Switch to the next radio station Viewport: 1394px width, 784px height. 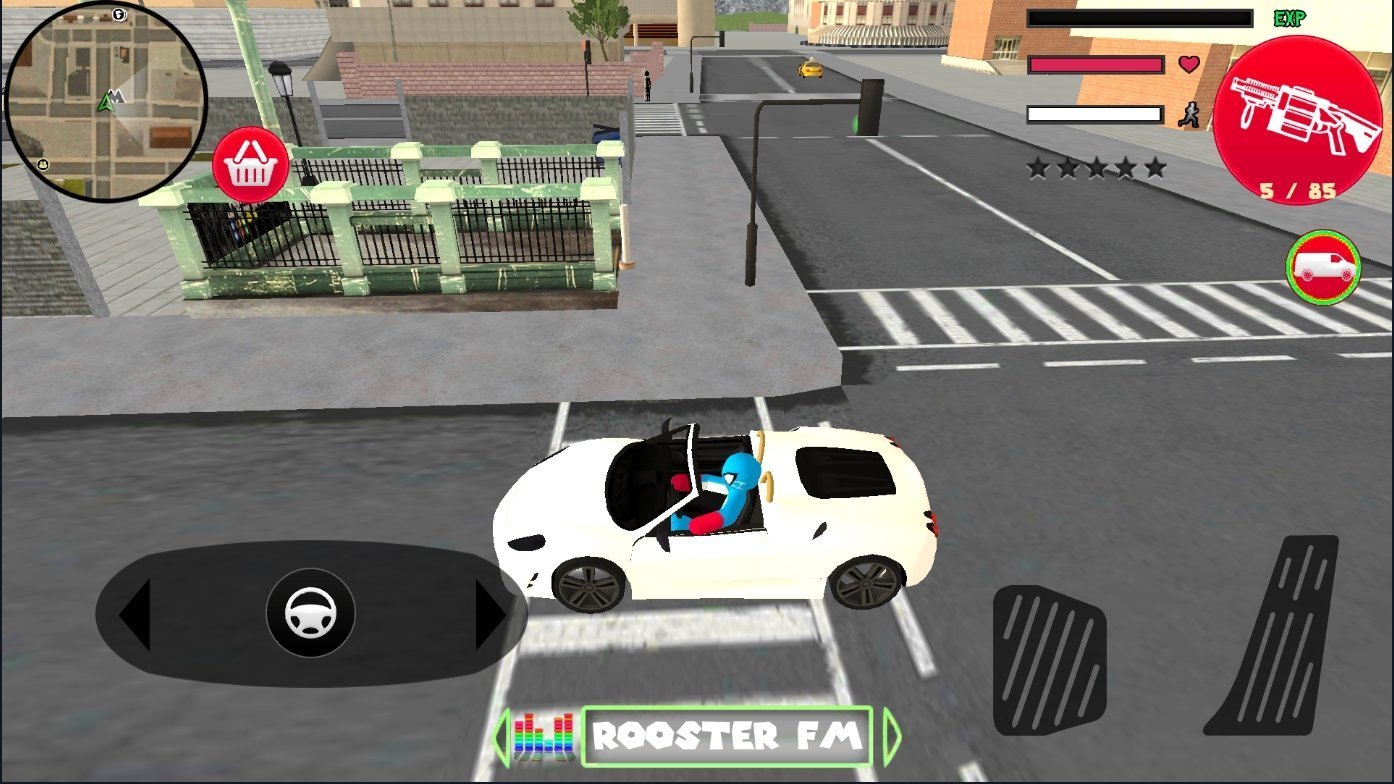click(890, 738)
